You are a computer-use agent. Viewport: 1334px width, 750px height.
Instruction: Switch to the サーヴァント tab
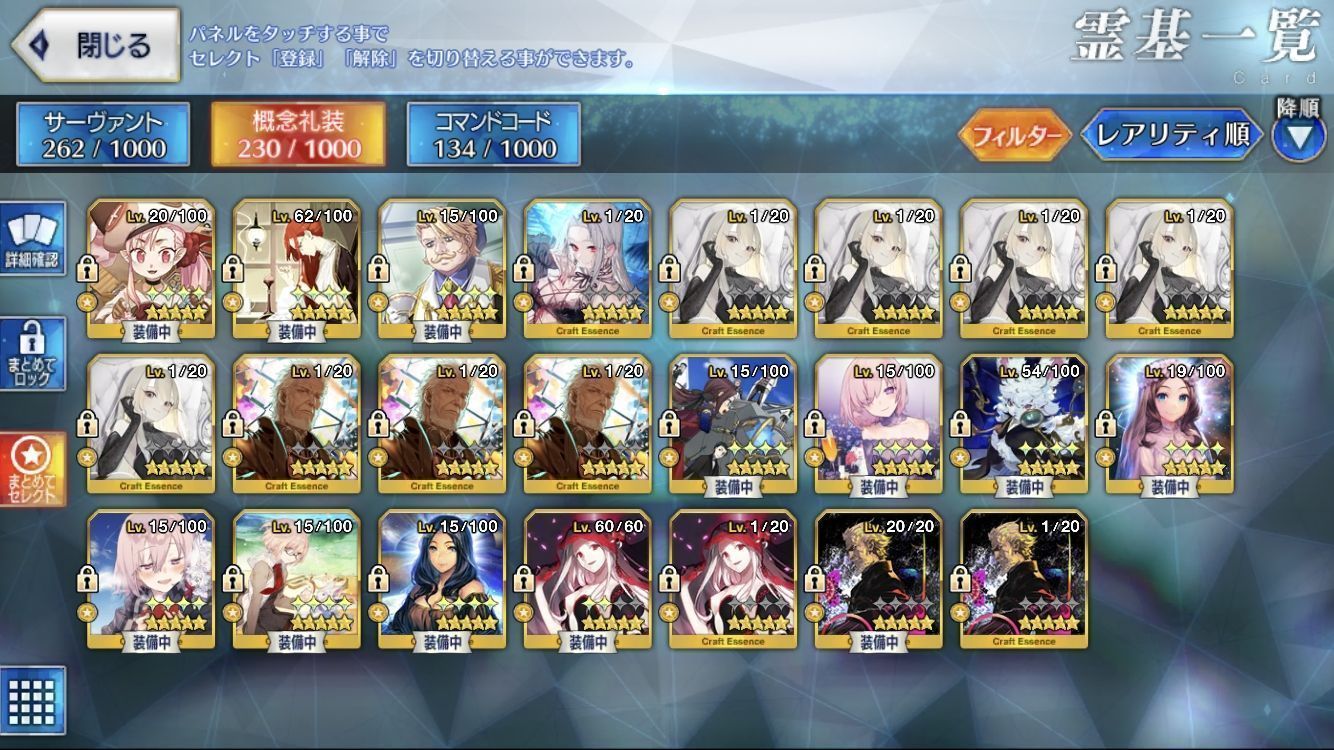103,134
